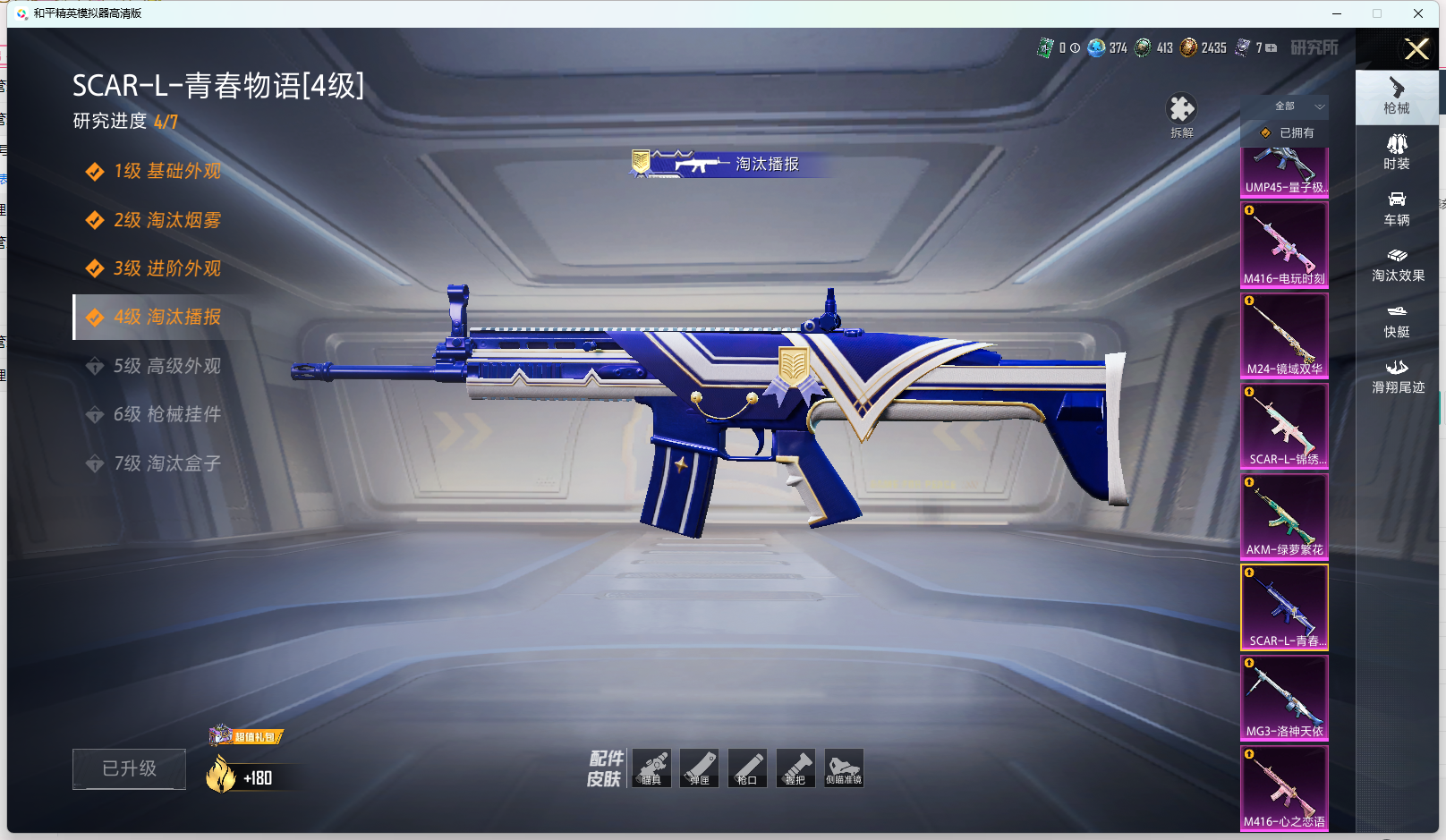Screen dimensions: 1446x840
Task: Switch to the 枪械 category tab
Action: pos(1397,96)
